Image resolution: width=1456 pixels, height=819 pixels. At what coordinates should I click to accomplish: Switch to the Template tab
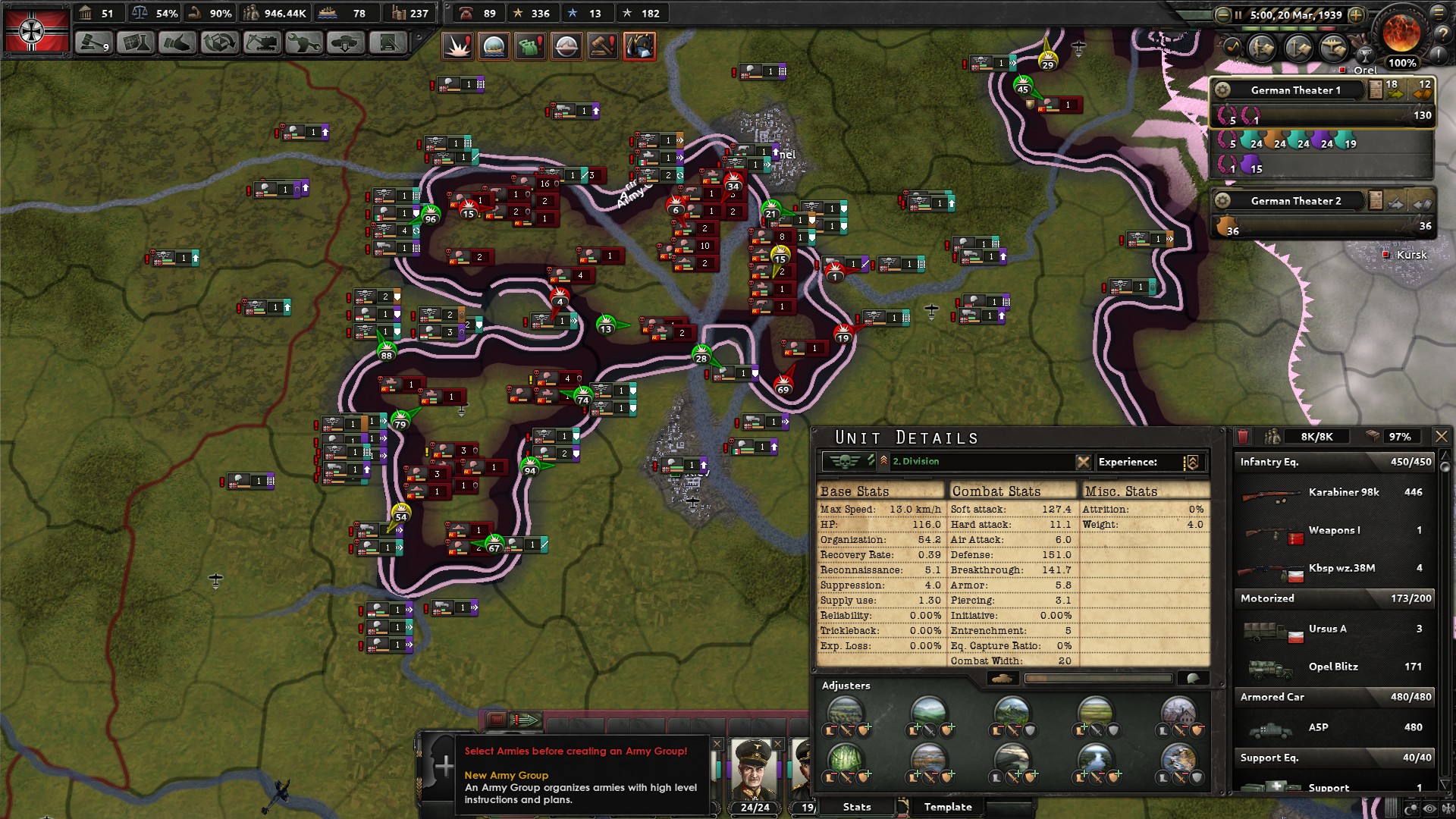click(x=947, y=806)
